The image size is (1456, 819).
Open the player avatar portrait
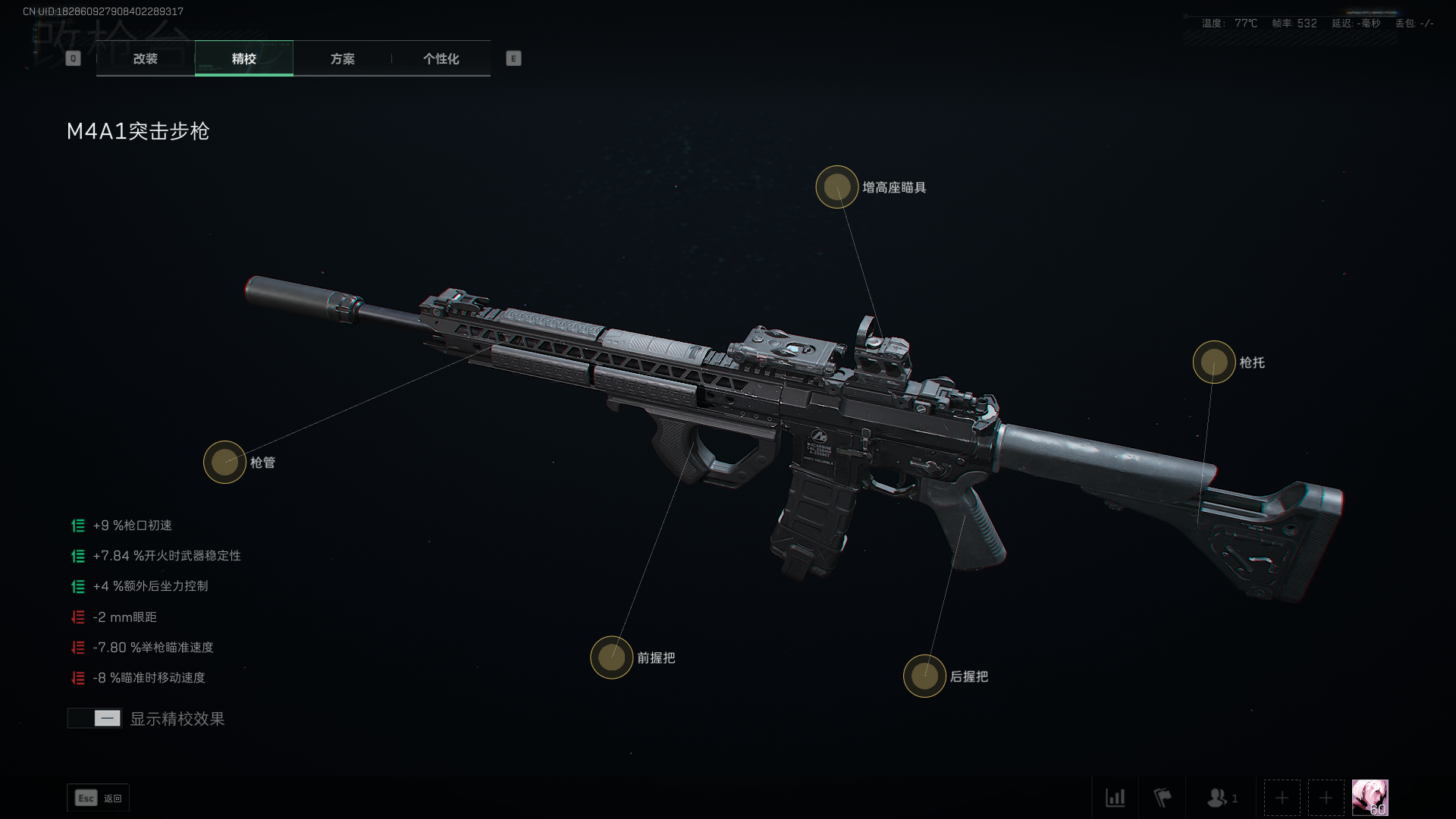pos(1370,798)
